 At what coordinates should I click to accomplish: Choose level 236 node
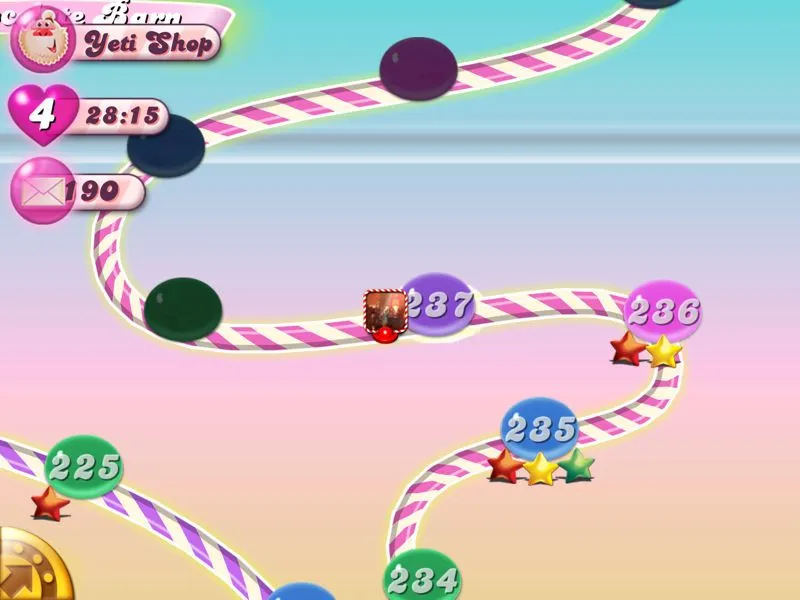click(x=663, y=311)
